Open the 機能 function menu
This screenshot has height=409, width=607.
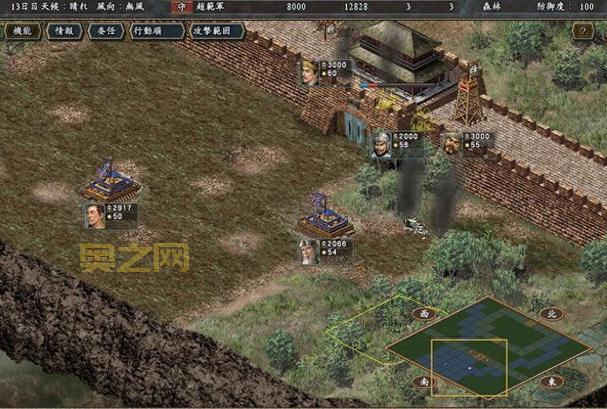[20, 31]
